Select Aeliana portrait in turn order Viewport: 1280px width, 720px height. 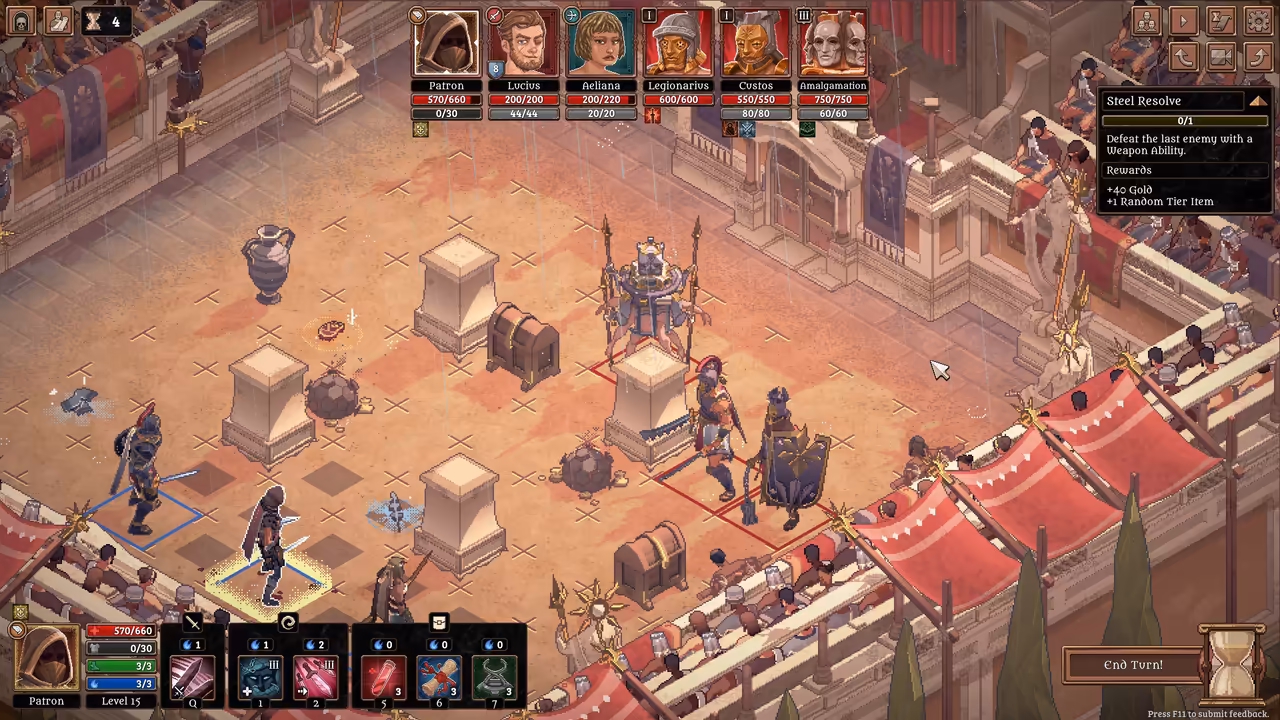(x=601, y=43)
